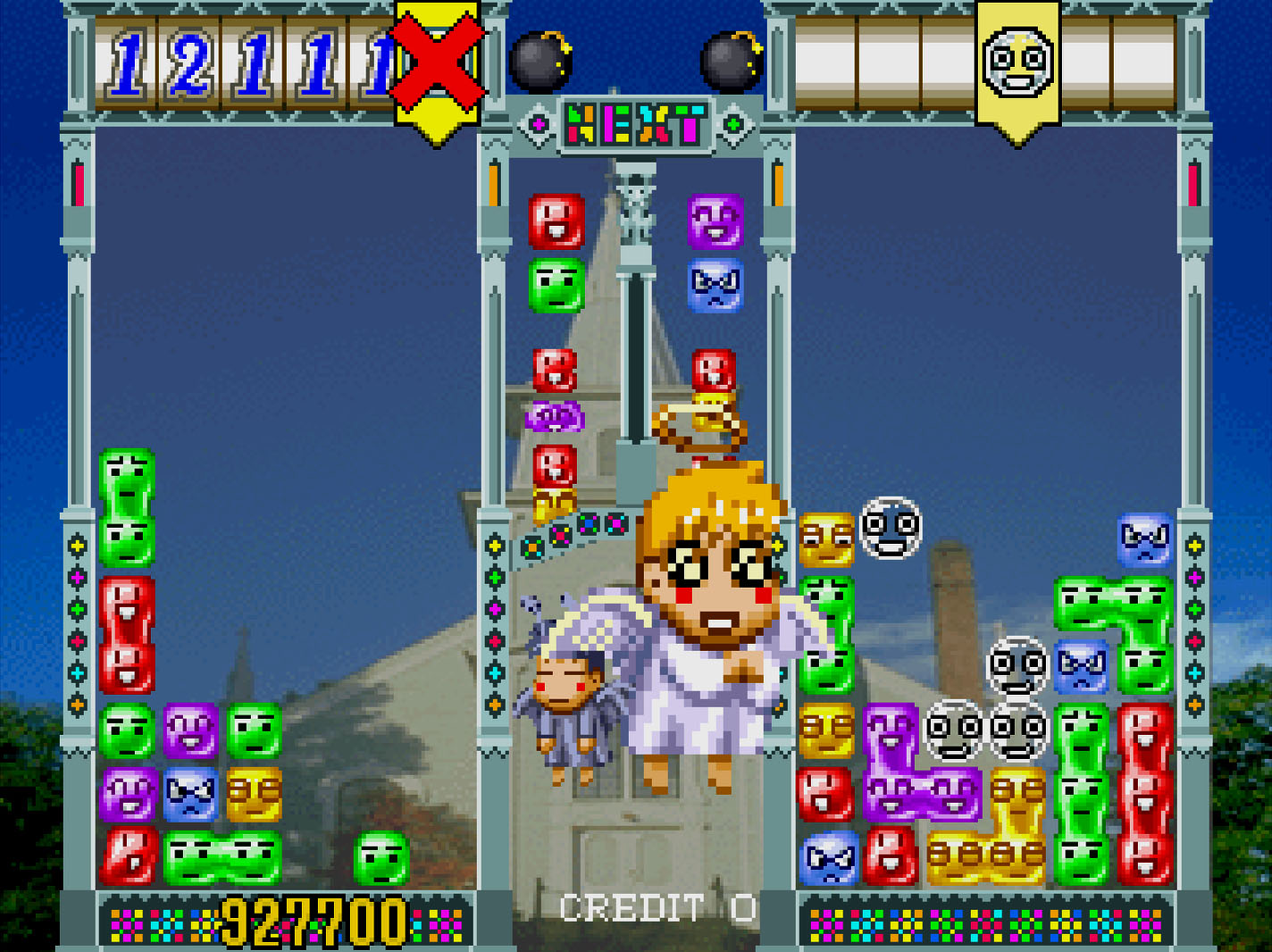1272x952 pixels.
Task: Pick the purple and blue next-piece pair
Action: [x=715, y=254]
